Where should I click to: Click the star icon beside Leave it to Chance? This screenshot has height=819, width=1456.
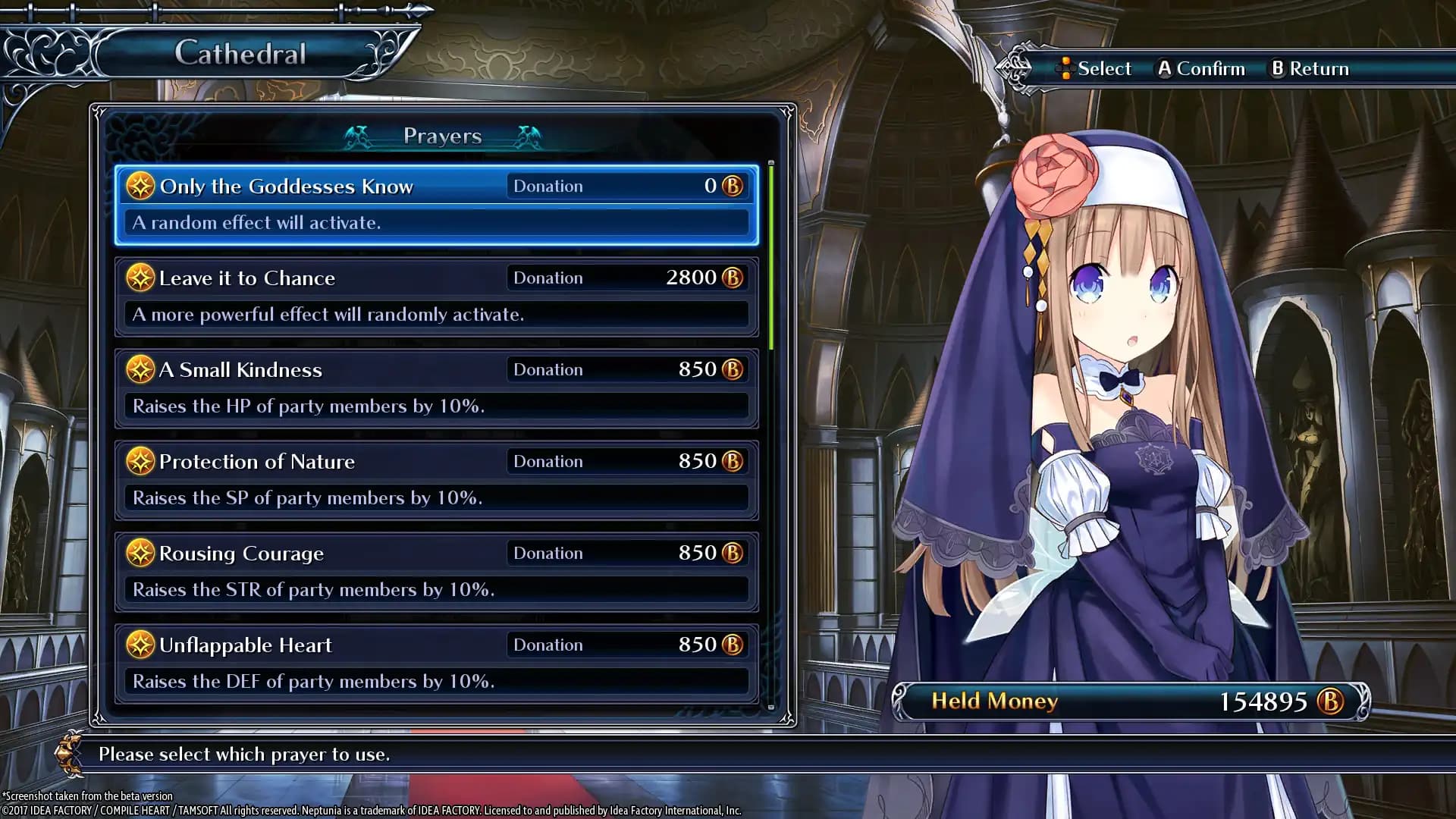coord(141,278)
